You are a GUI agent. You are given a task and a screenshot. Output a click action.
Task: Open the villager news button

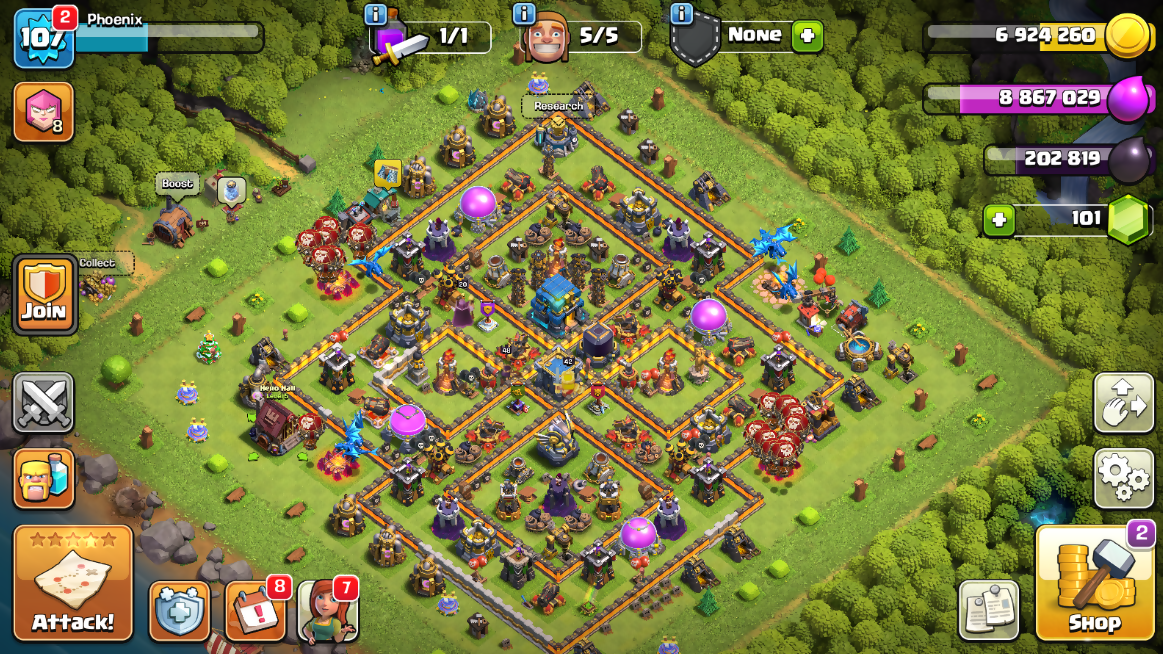328,610
